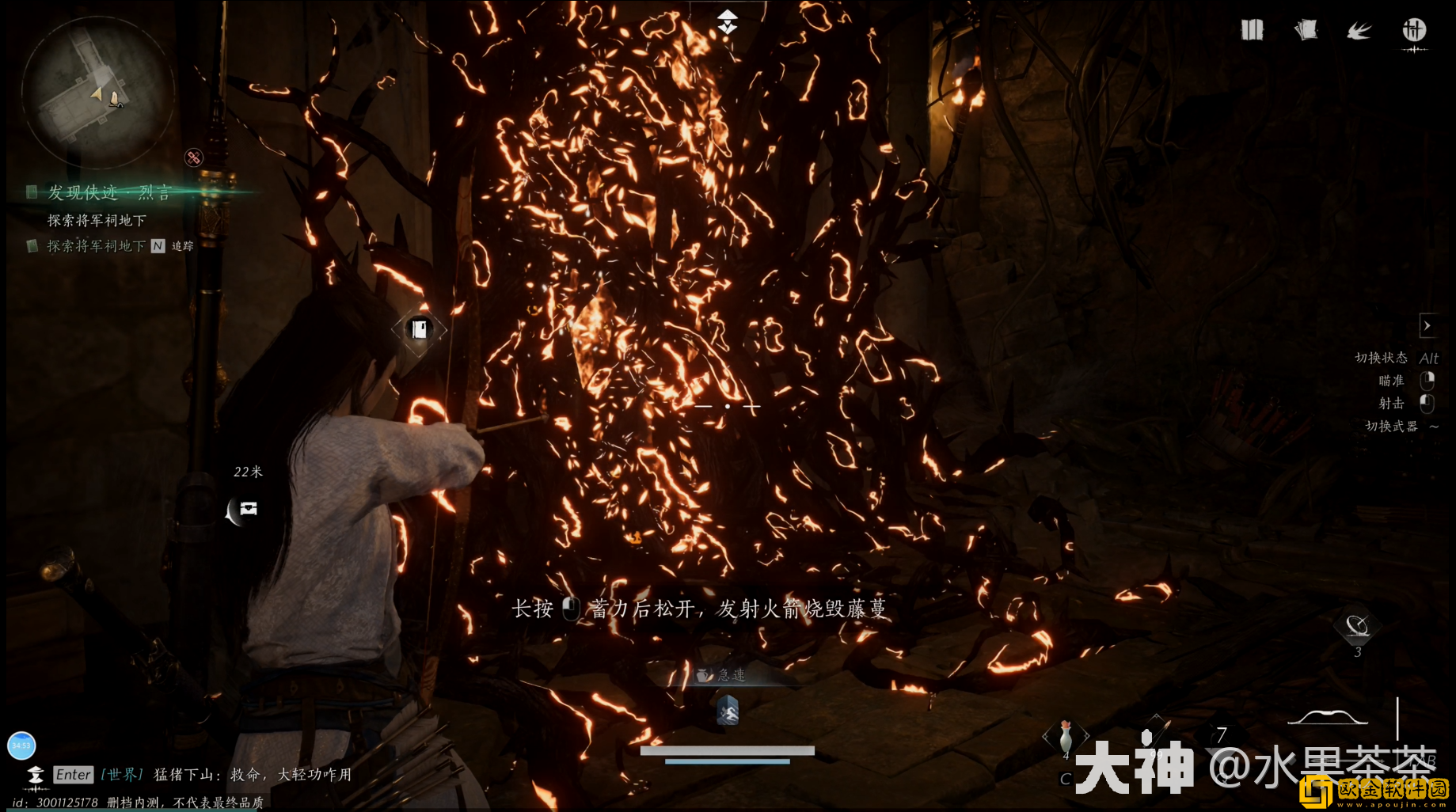
Task: Click the double chevron marker at top center
Action: pyautogui.click(x=727, y=22)
